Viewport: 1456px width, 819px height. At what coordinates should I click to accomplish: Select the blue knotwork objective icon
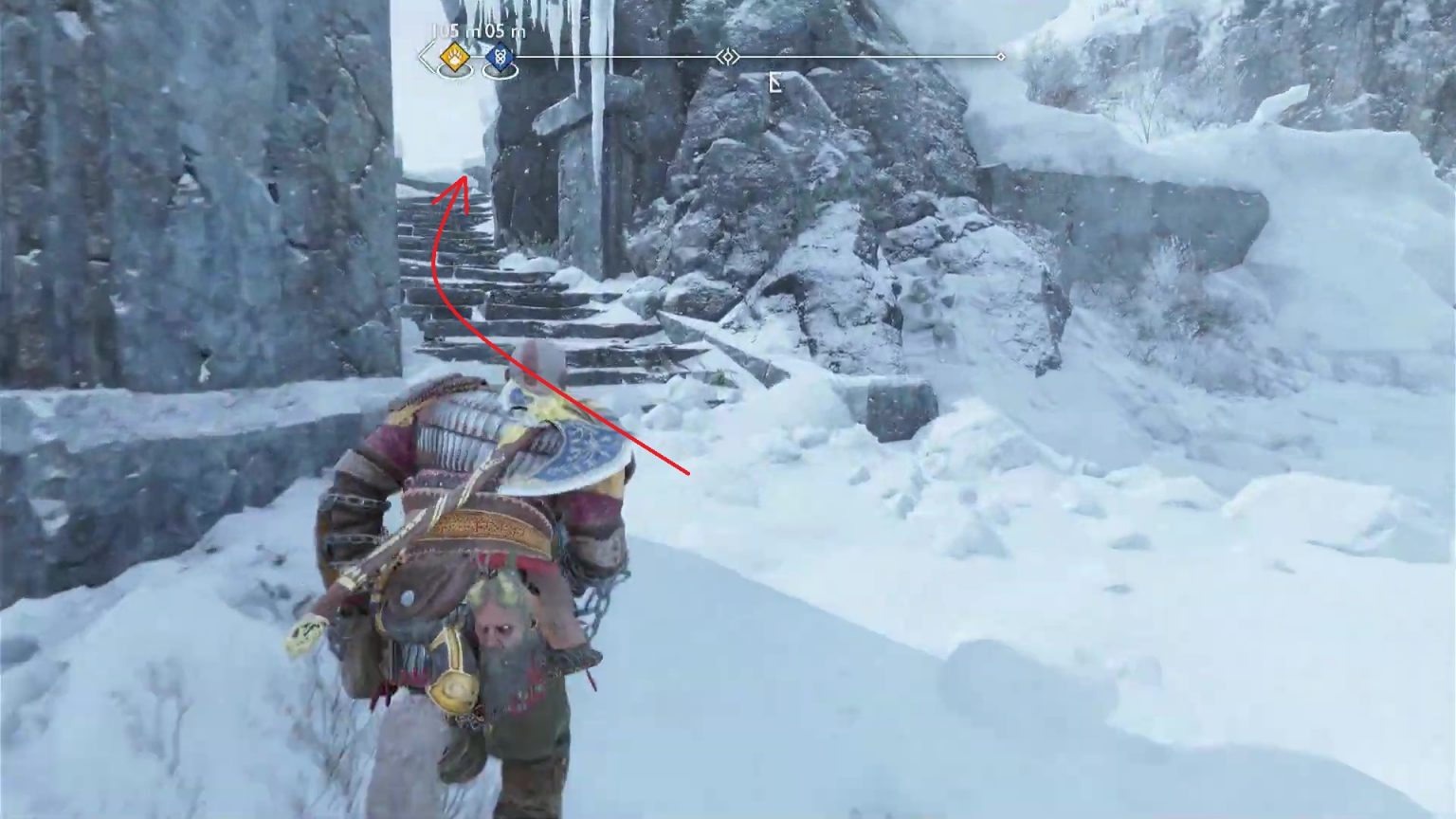tap(499, 57)
